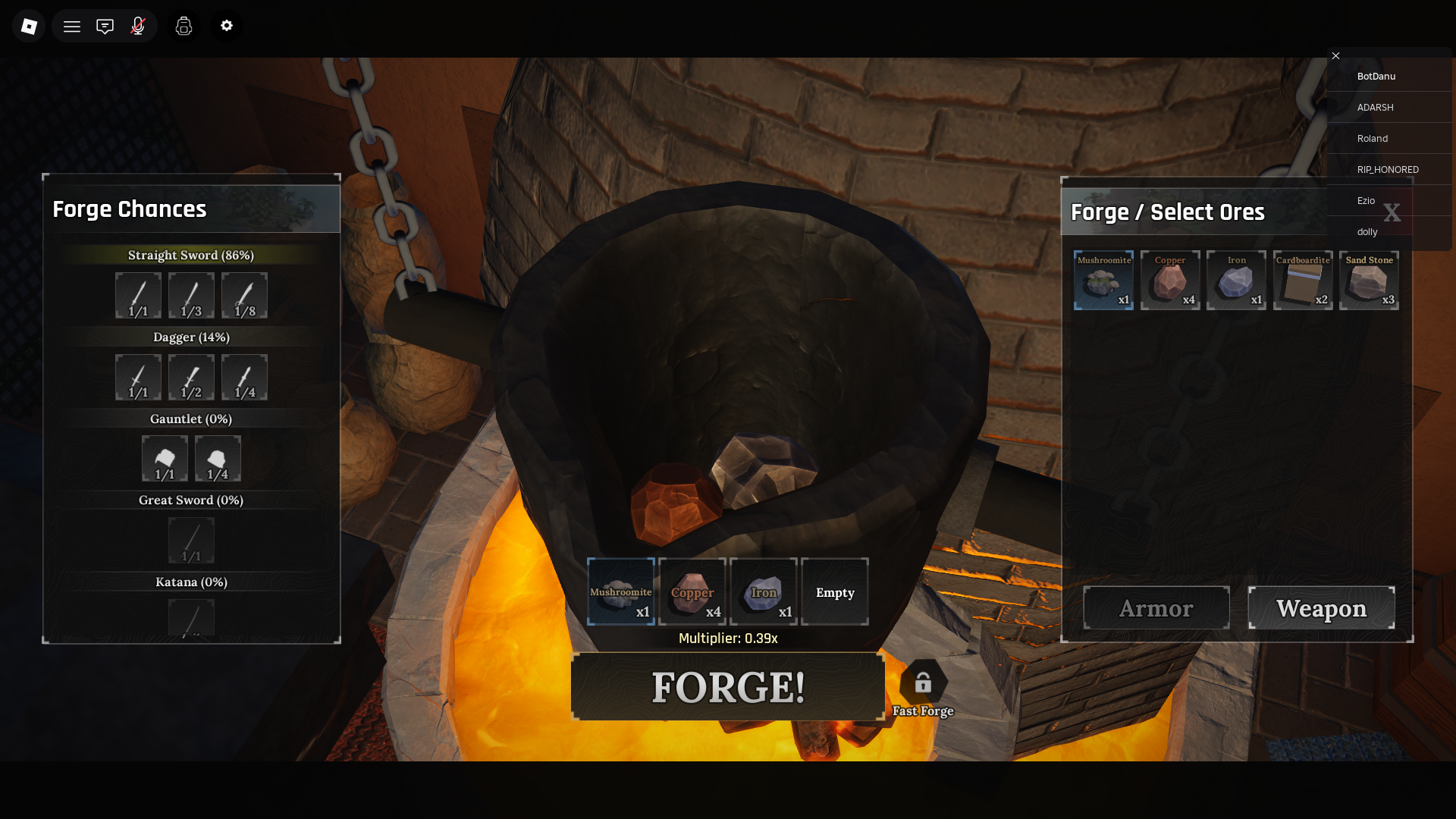Click the 1/2 Dagger icon
The height and width of the screenshot is (819, 1456).
click(191, 377)
